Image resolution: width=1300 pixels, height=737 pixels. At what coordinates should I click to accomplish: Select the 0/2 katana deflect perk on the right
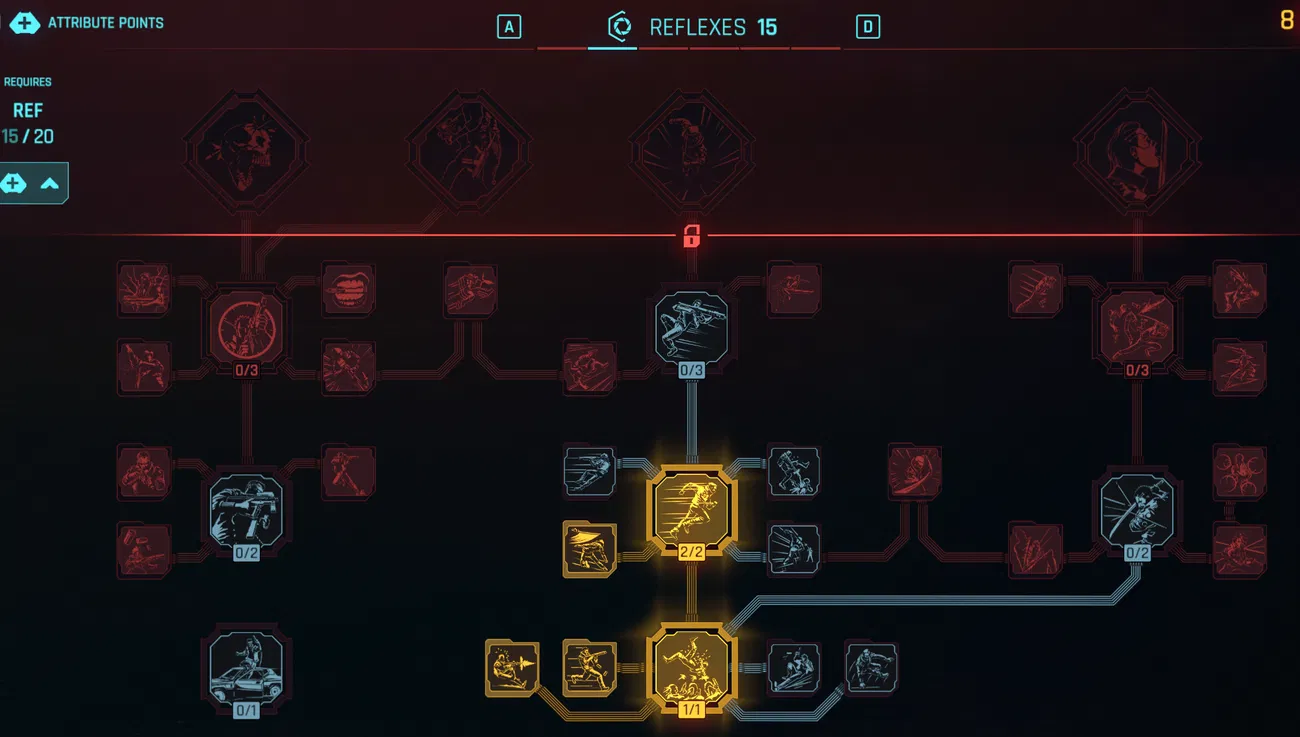click(1135, 508)
